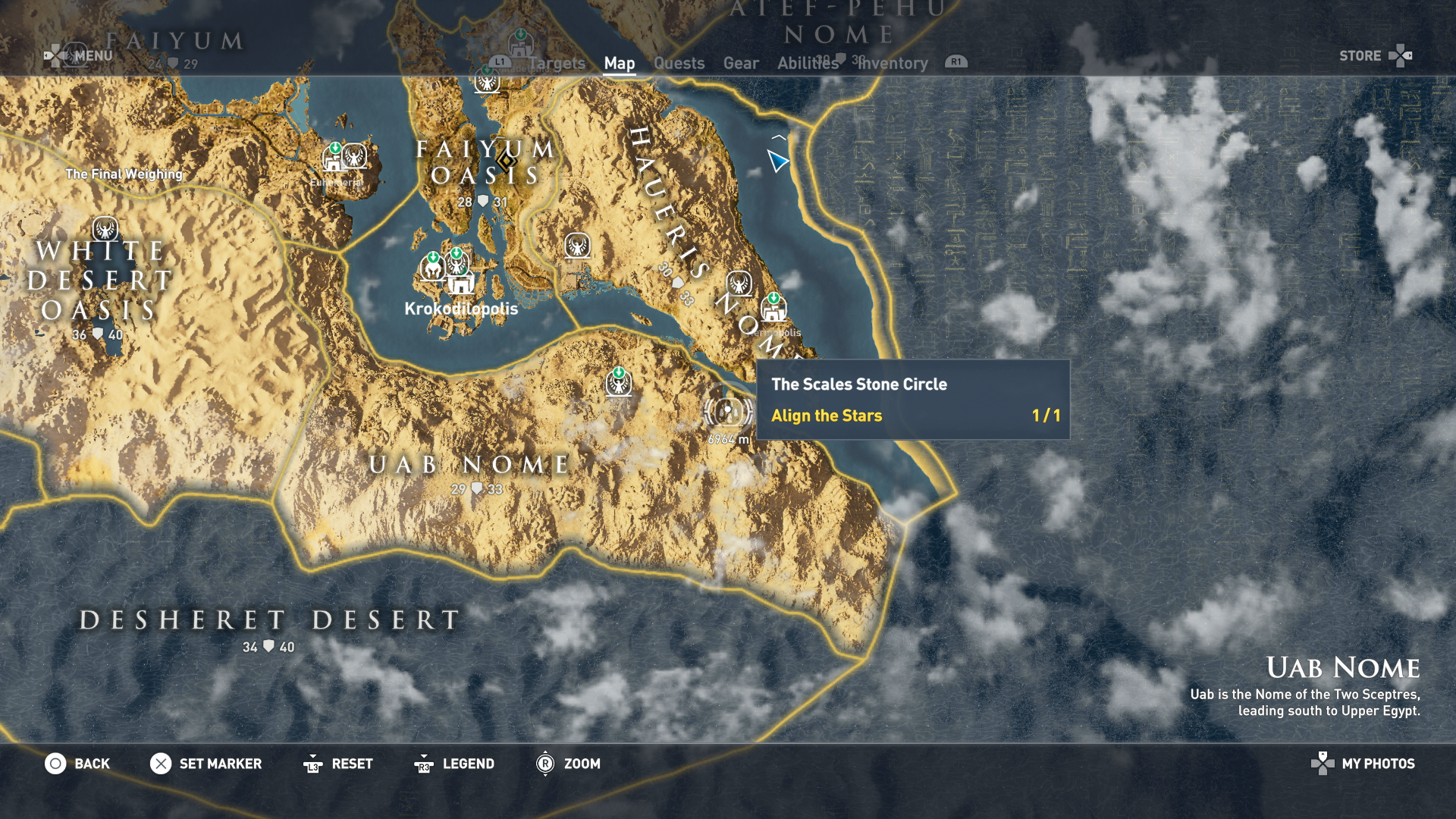Open the Store
This screenshot has height=819, width=1456.
[1373, 56]
